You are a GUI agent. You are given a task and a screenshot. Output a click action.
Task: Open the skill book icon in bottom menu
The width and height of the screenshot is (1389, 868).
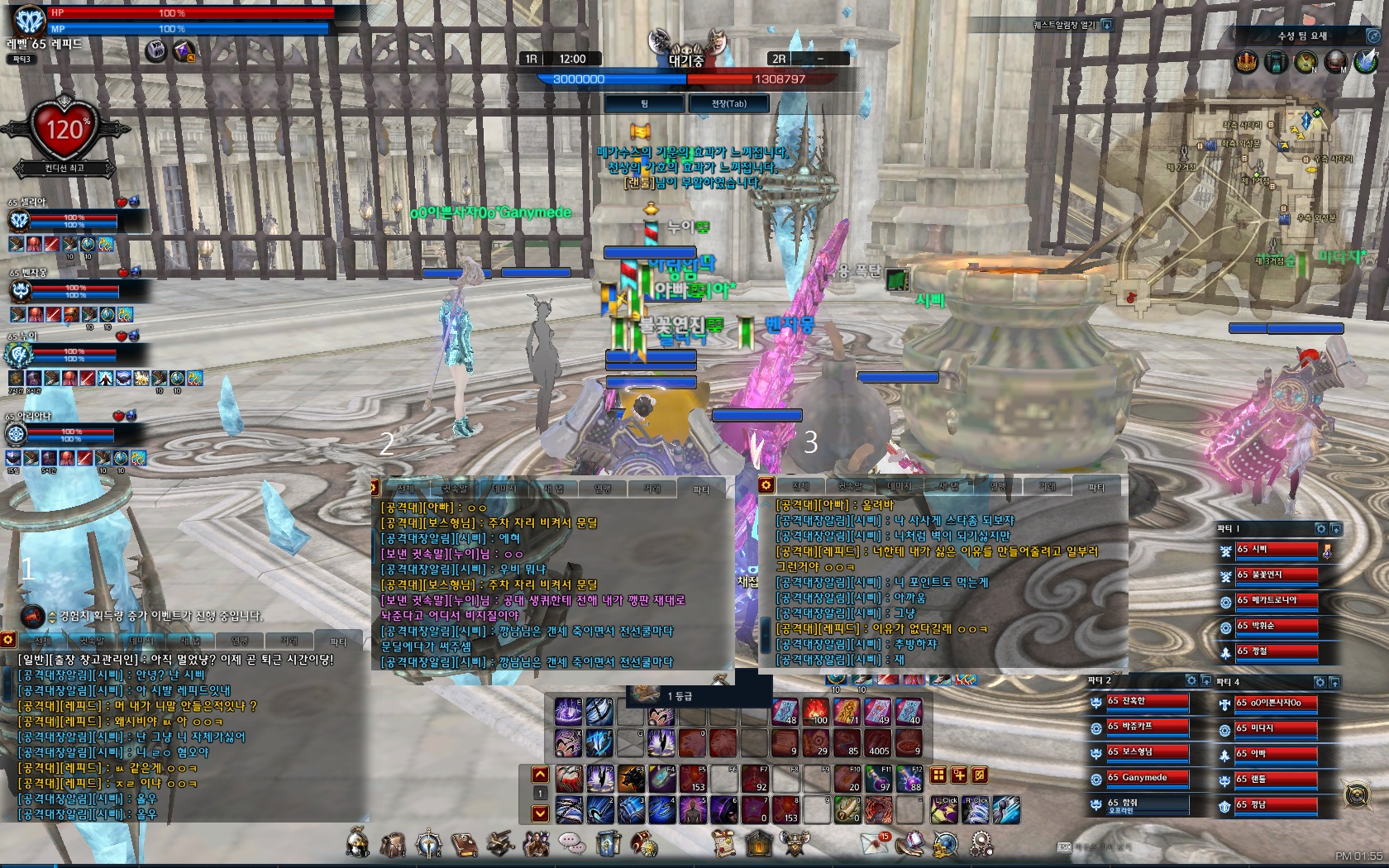point(465,843)
